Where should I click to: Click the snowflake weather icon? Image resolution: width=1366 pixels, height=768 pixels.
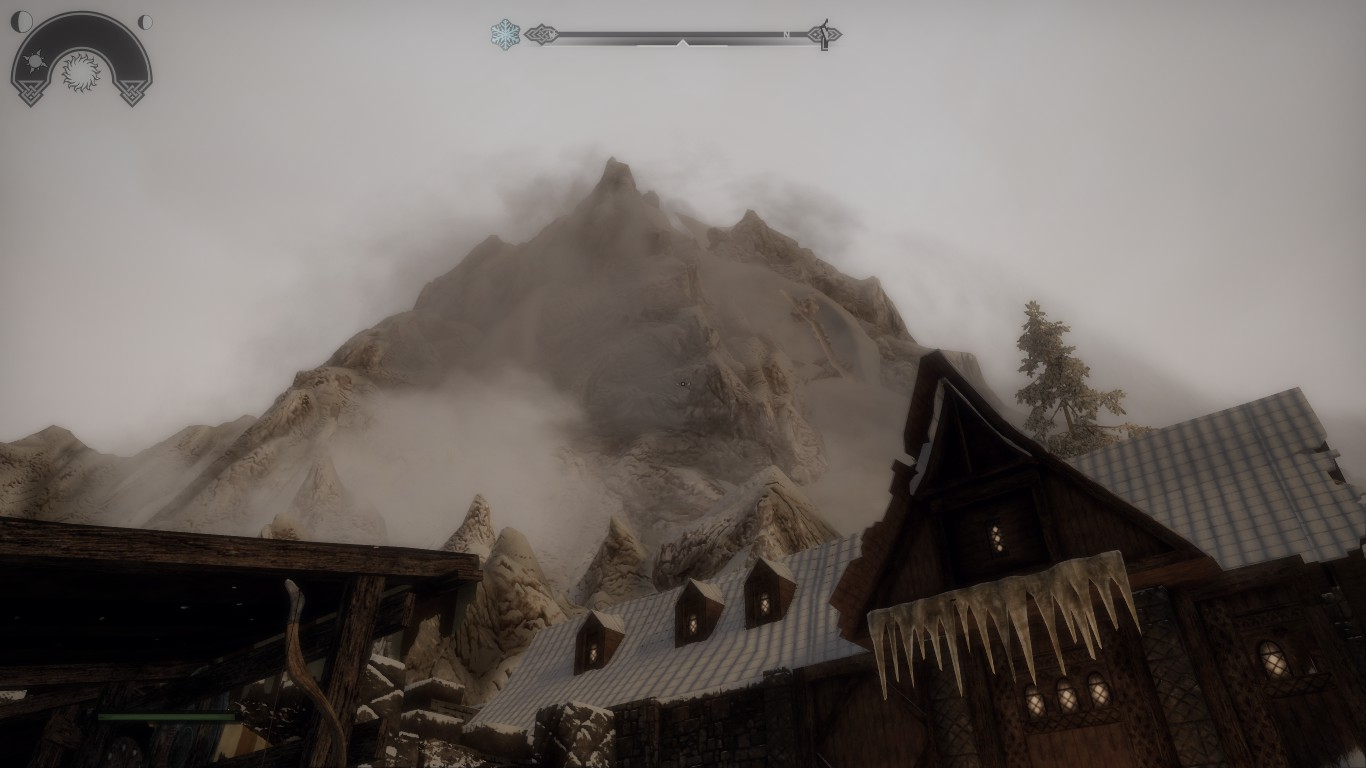click(x=505, y=35)
